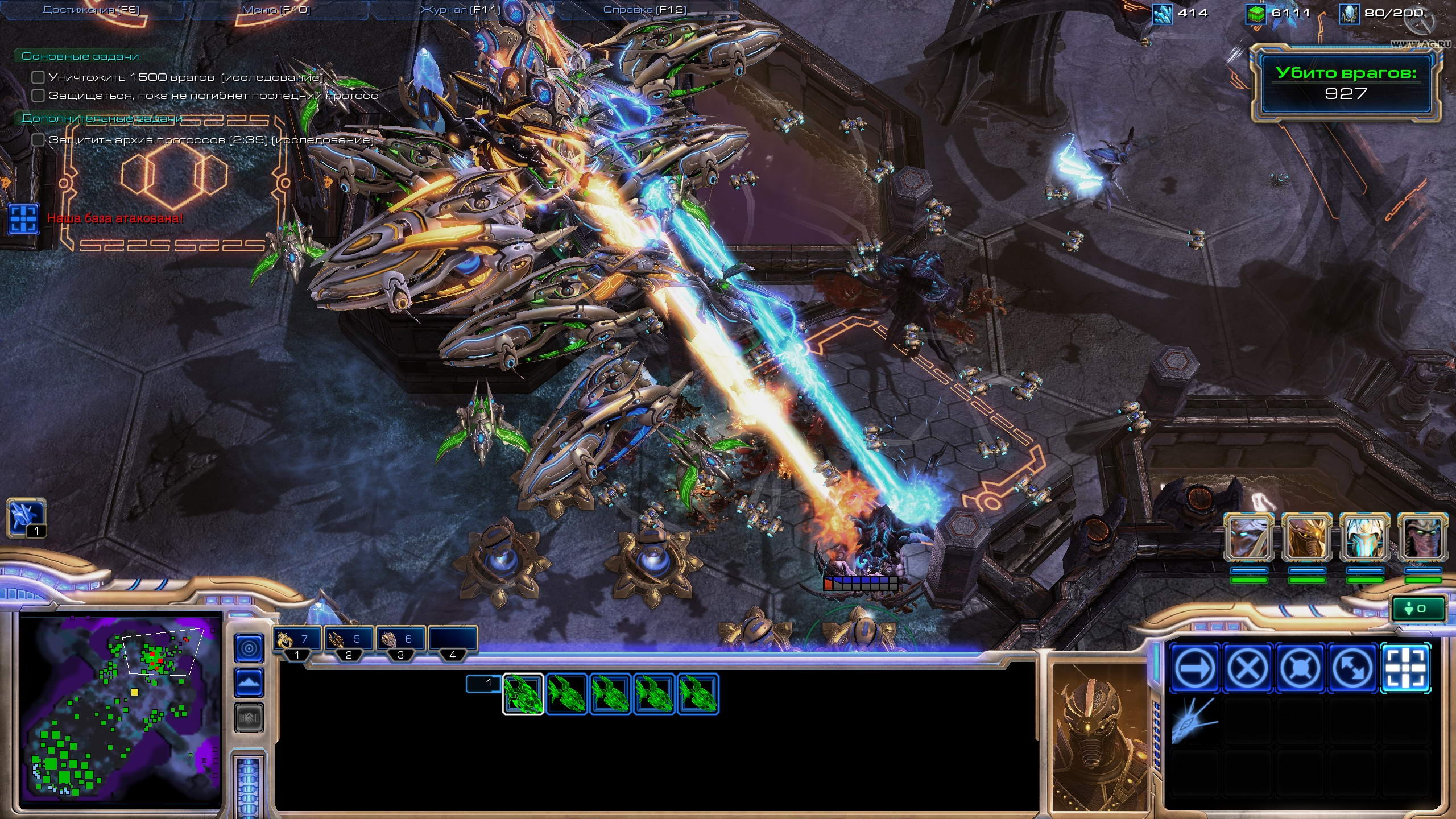Open the Журнал (F11) message log
This screenshot has height=819, width=1456.
(460, 10)
